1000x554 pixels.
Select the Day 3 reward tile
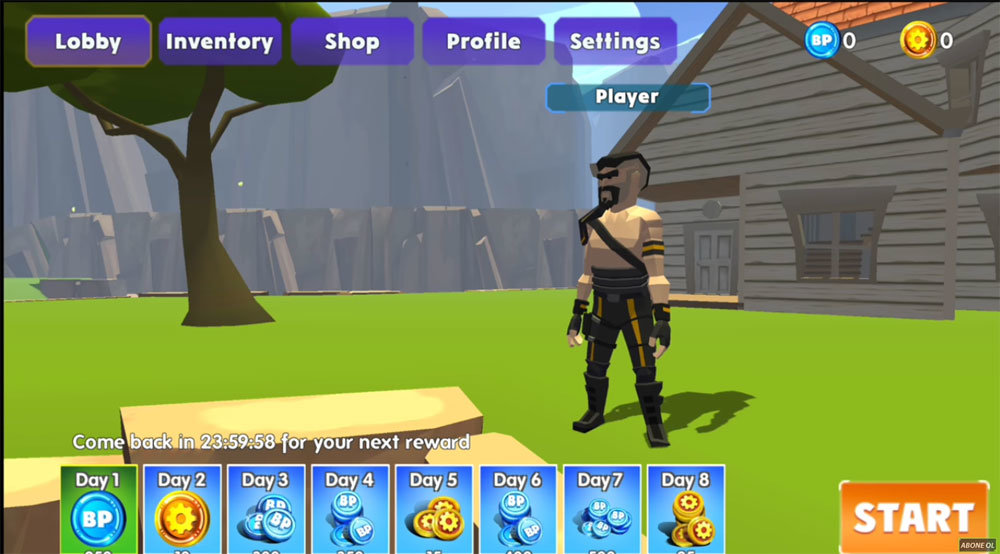(x=266, y=510)
